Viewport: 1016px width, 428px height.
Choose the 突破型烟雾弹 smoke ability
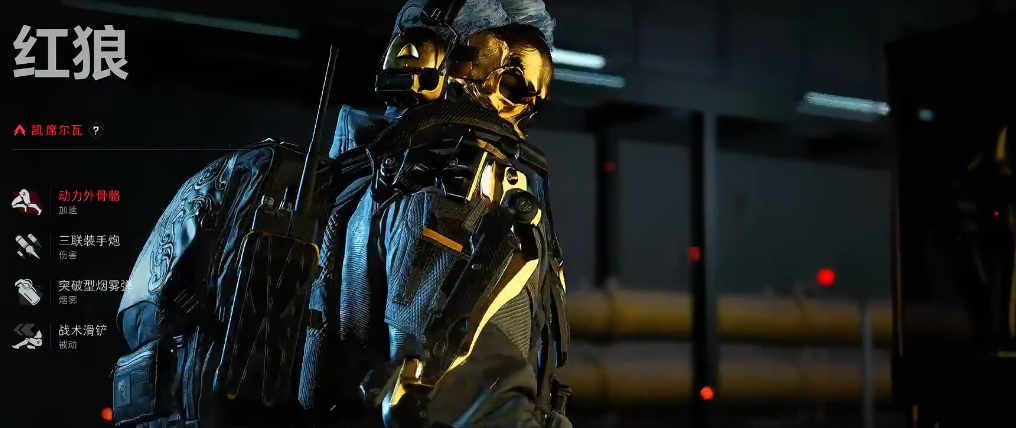93,286
